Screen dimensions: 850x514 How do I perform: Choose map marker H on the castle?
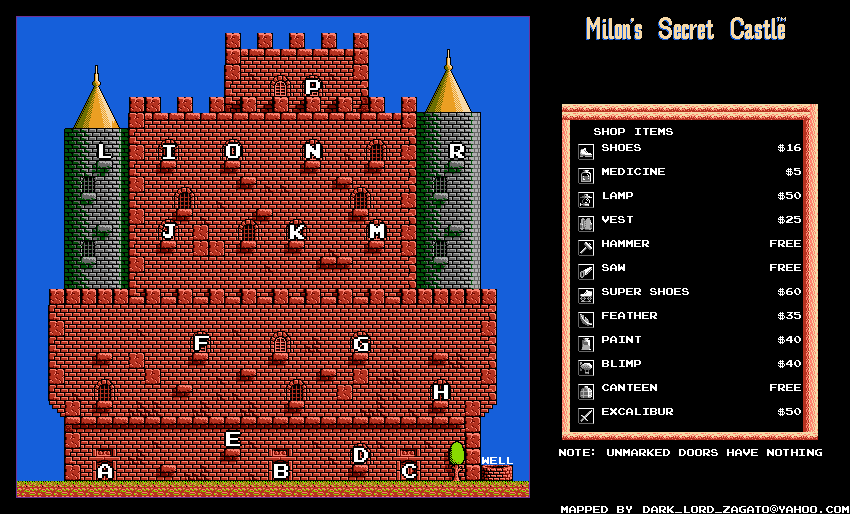coord(441,392)
